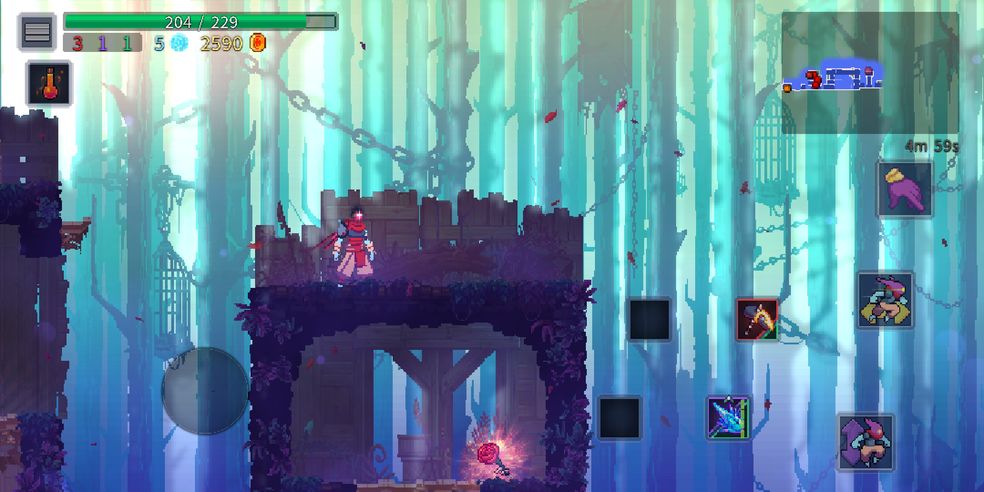Open the hamburger pause menu
Screen dimensions: 984x492
37,32
